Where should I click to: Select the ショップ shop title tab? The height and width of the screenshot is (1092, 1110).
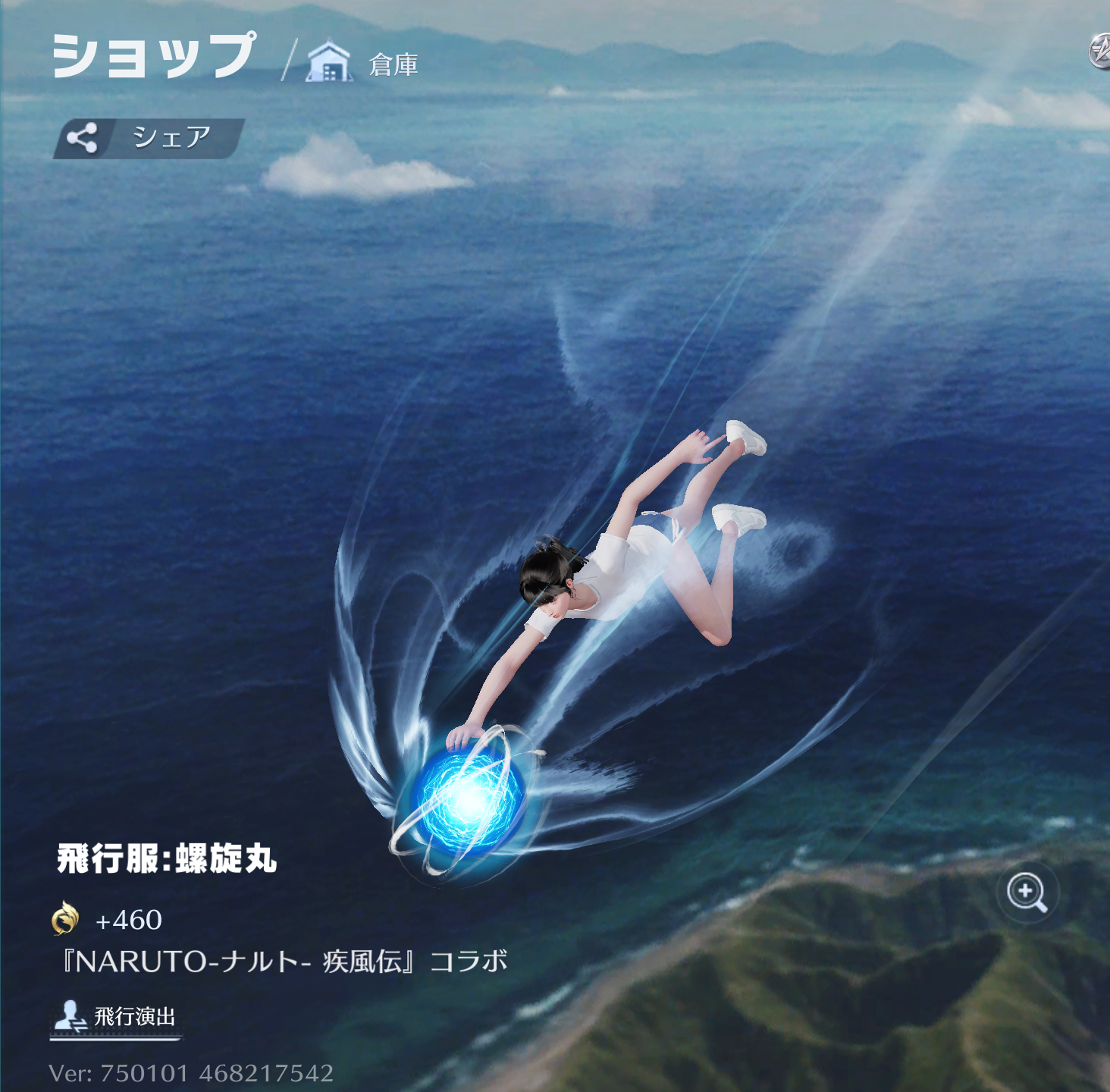pos(154,56)
